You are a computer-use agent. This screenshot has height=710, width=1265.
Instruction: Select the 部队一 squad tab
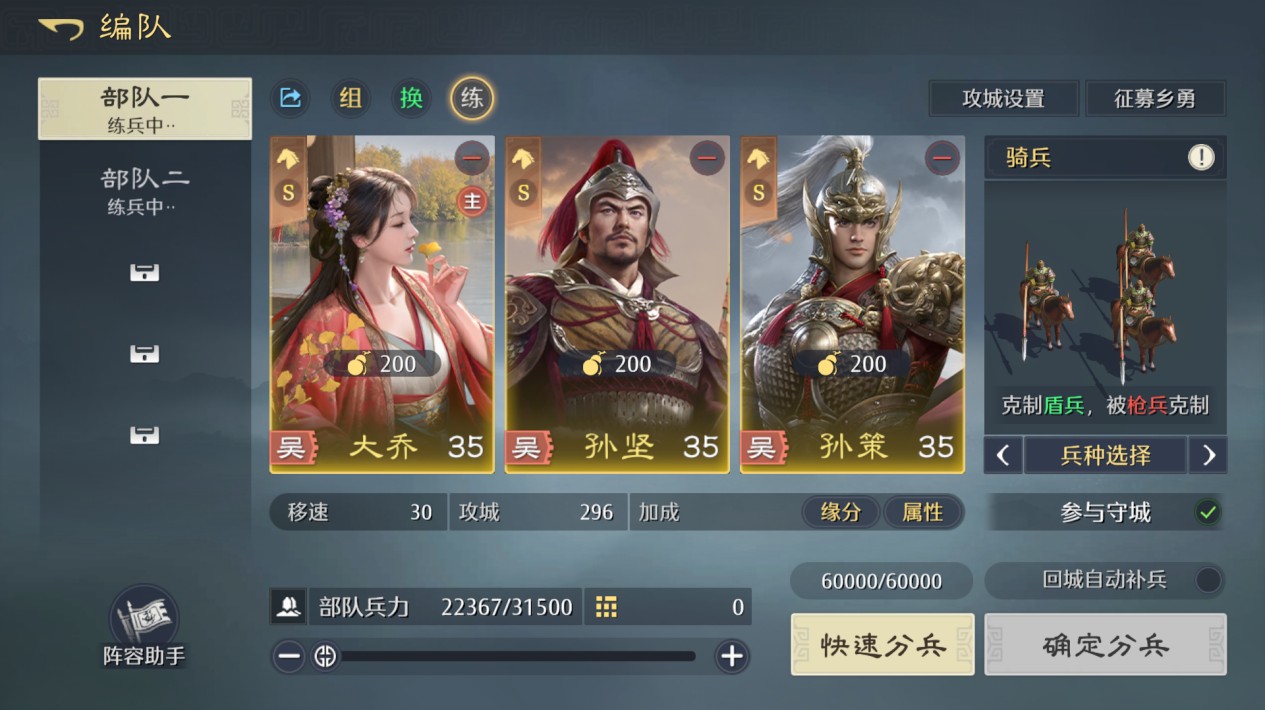coord(145,108)
